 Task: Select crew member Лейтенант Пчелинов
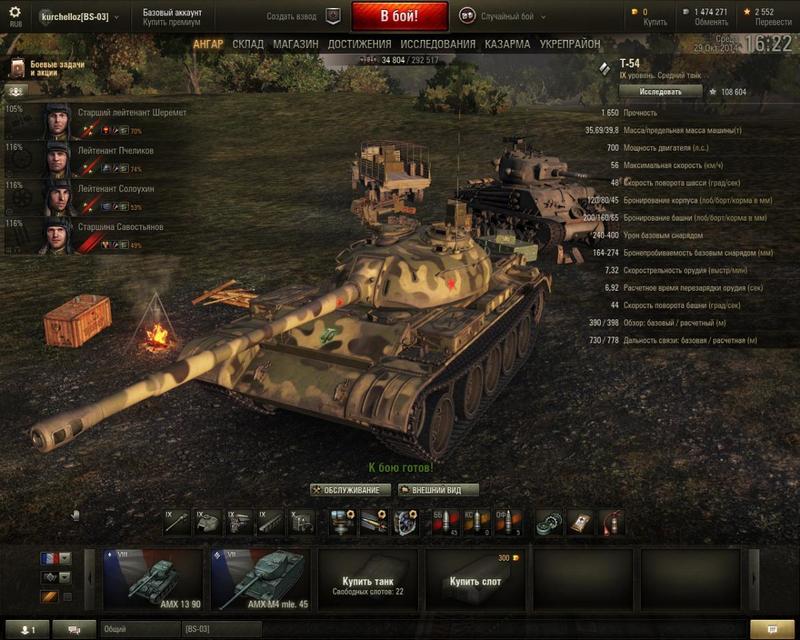[100, 157]
